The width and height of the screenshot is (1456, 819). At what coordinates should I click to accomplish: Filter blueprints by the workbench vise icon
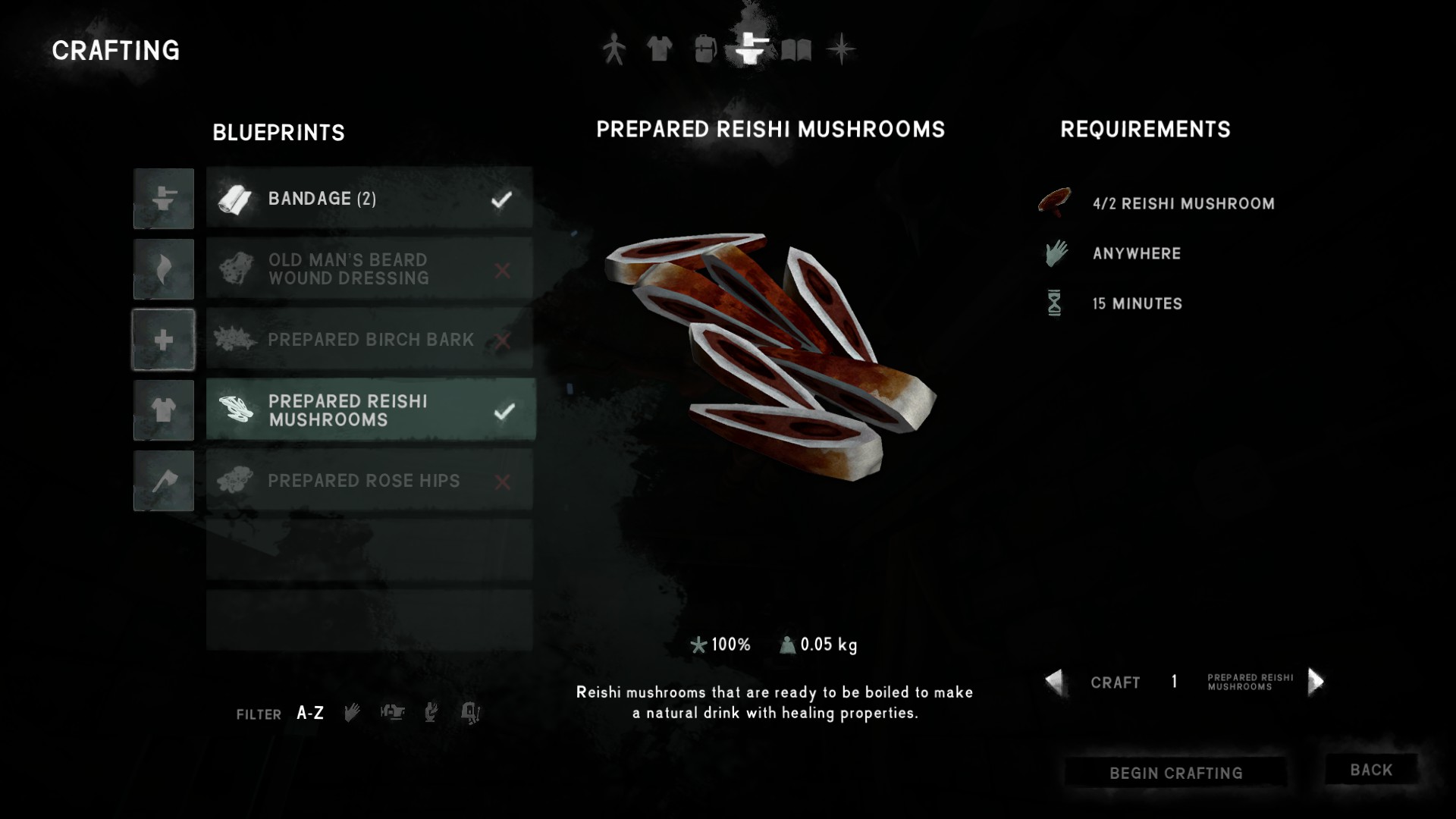coord(392,713)
